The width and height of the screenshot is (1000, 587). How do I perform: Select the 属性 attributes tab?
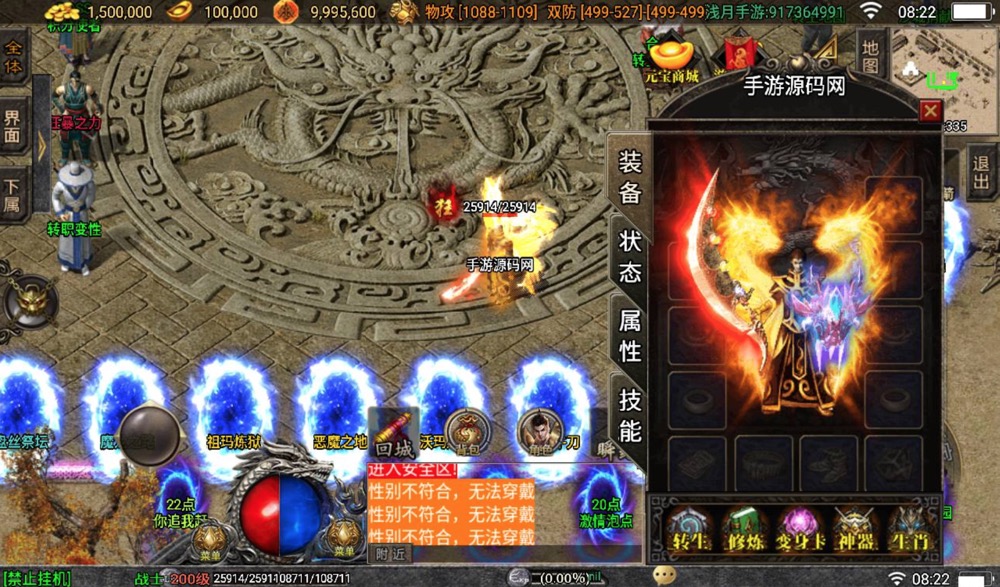point(630,335)
